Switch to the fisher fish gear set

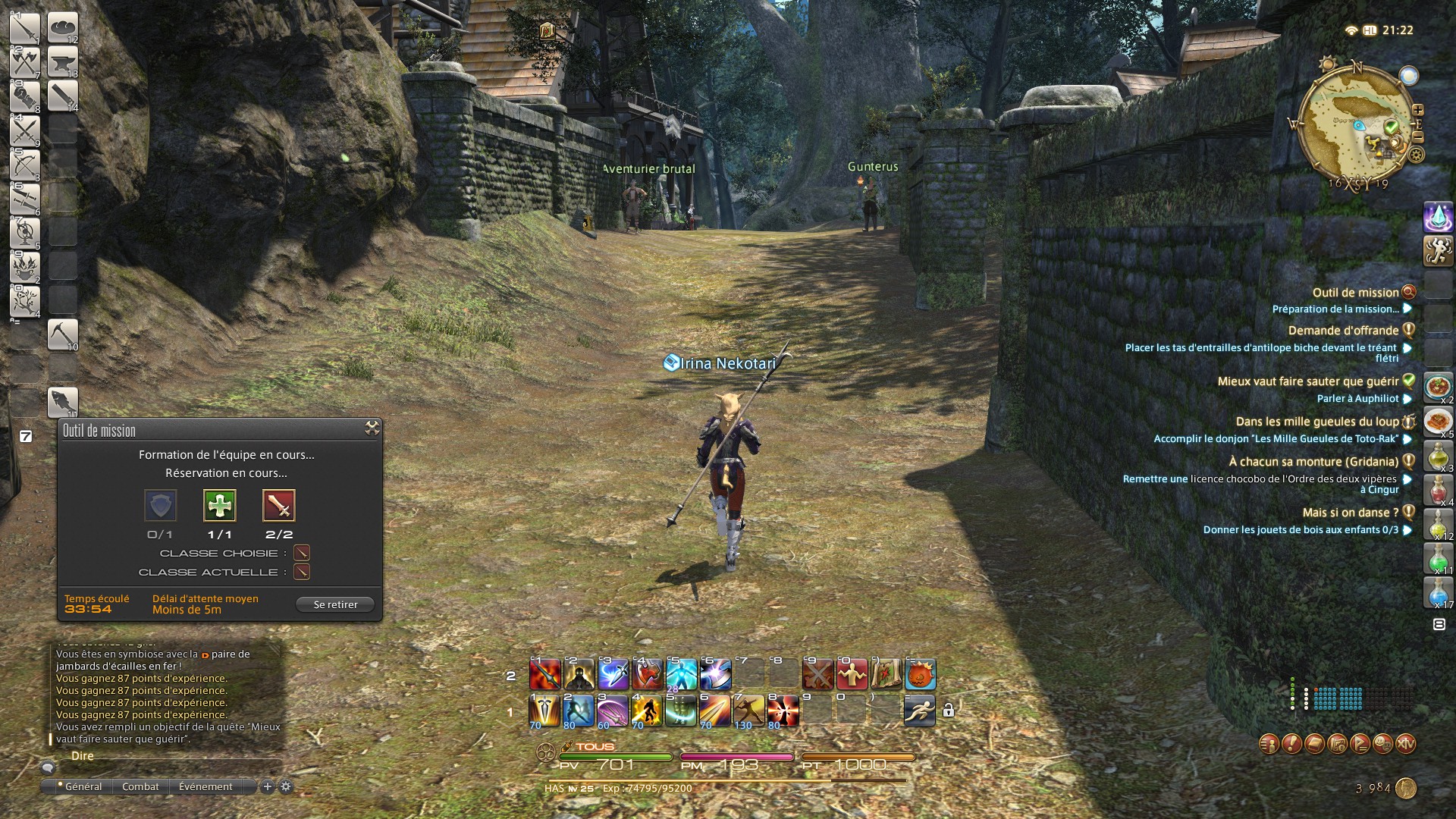pos(63,402)
